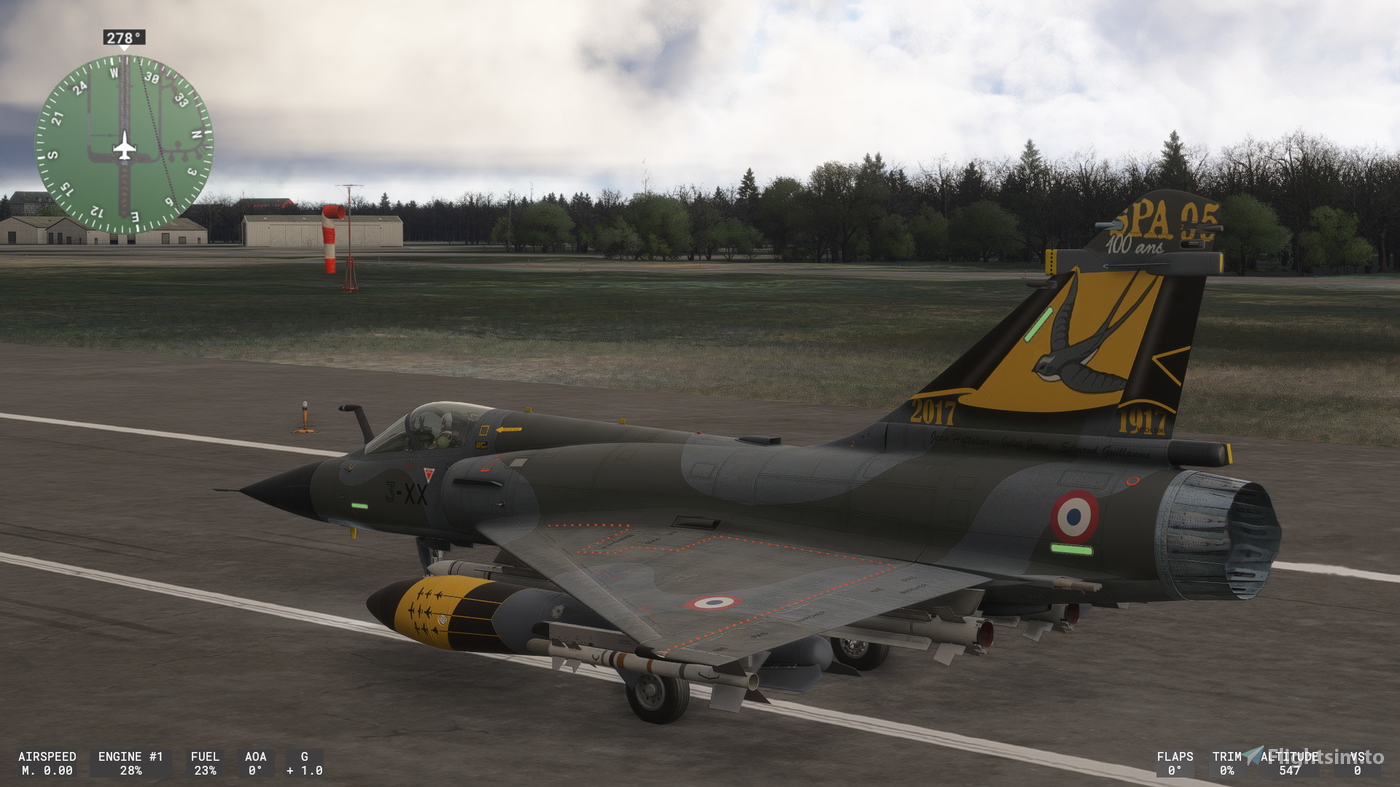Select the G-force meter readout
The height and width of the screenshot is (787, 1400).
[x=303, y=763]
